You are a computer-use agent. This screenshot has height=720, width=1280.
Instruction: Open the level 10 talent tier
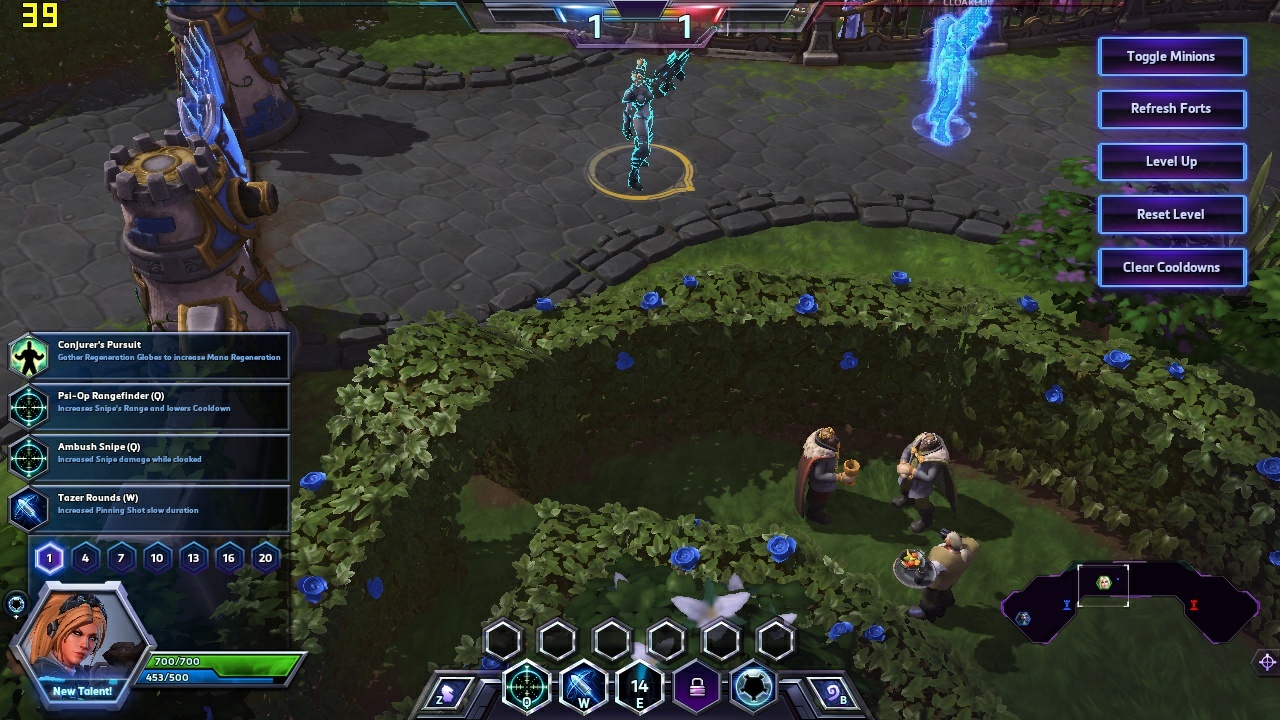(x=157, y=558)
